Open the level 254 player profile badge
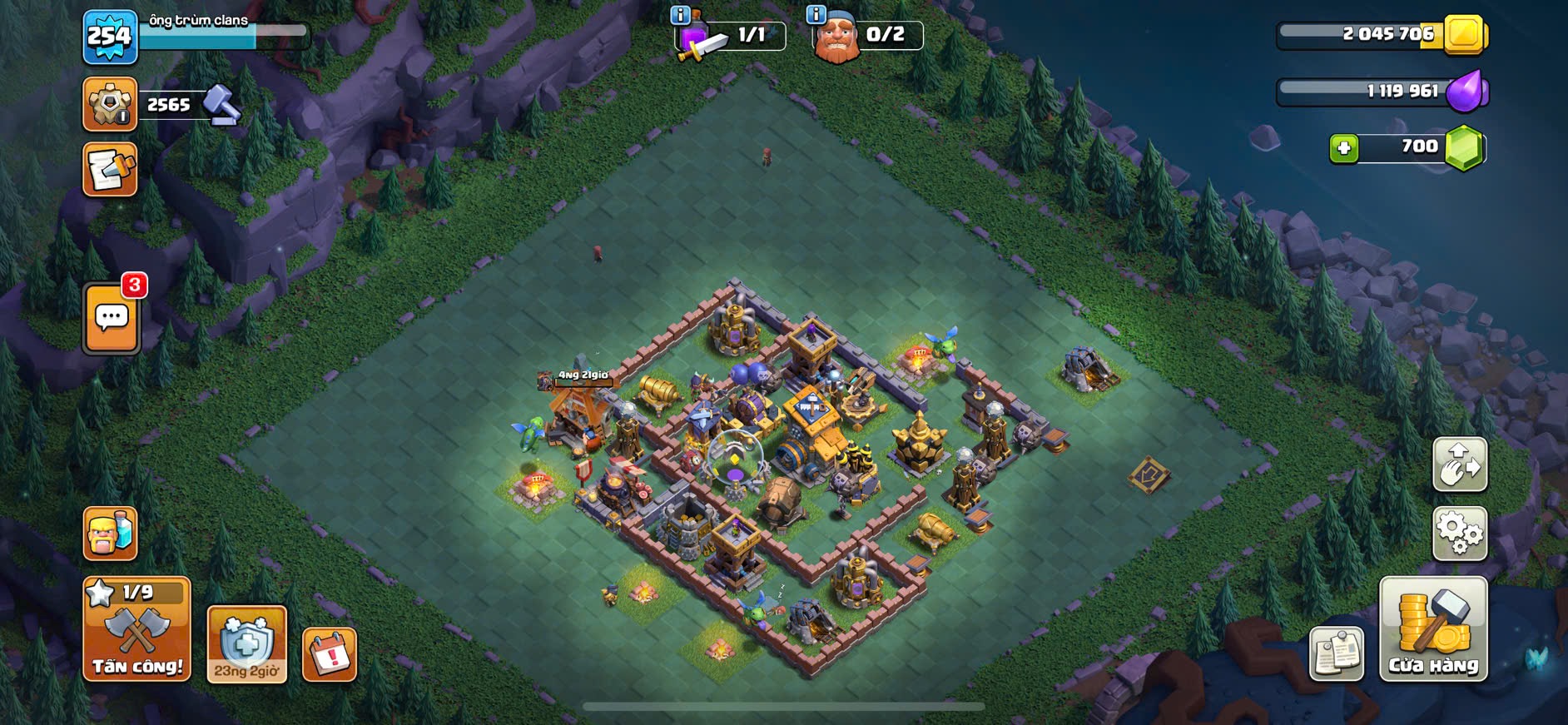1568x725 pixels. point(110,37)
